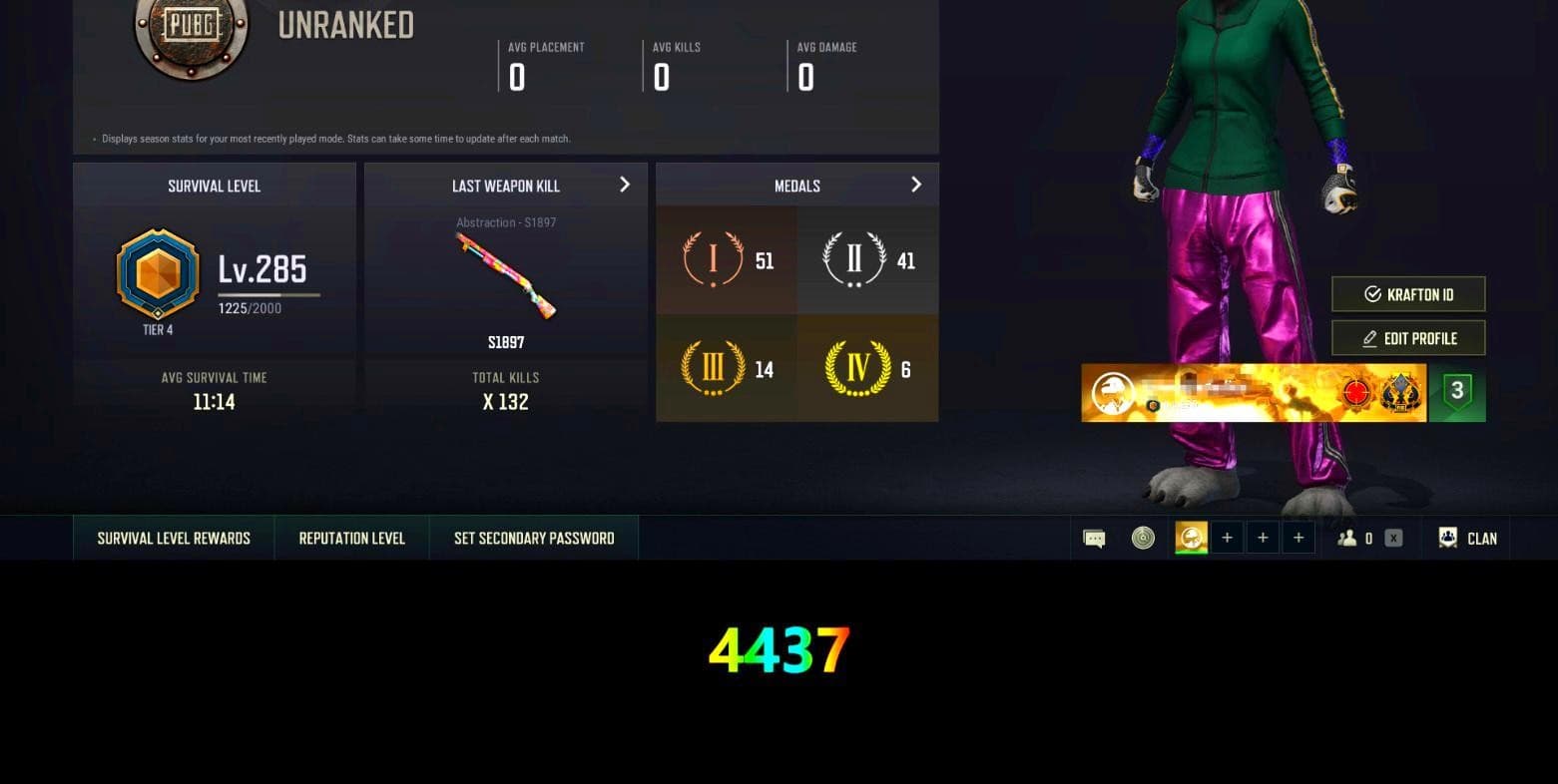Click the Tier 4 survival level medal

coord(157,276)
